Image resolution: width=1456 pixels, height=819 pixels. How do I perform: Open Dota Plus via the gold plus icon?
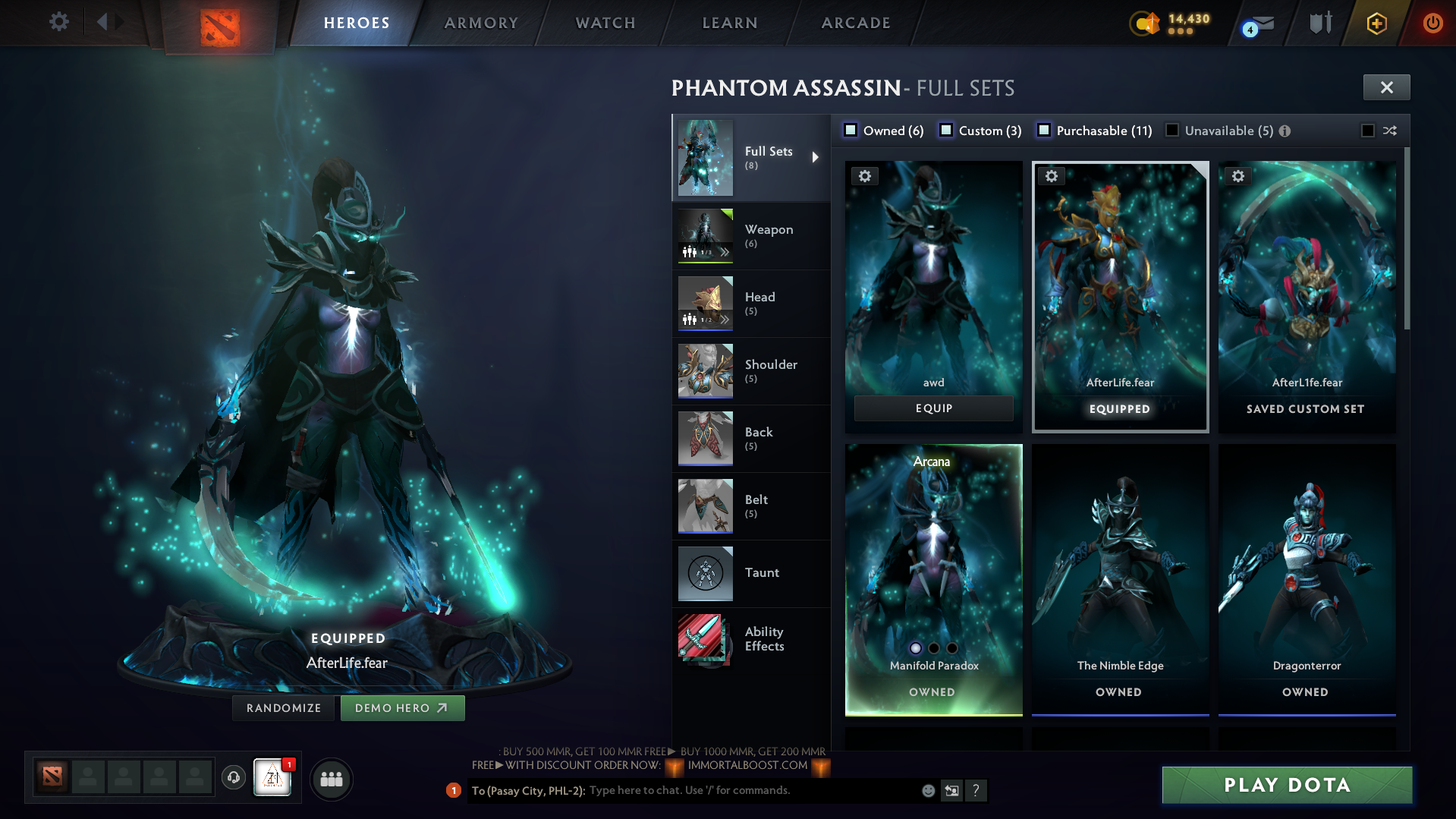point(1376,22)
